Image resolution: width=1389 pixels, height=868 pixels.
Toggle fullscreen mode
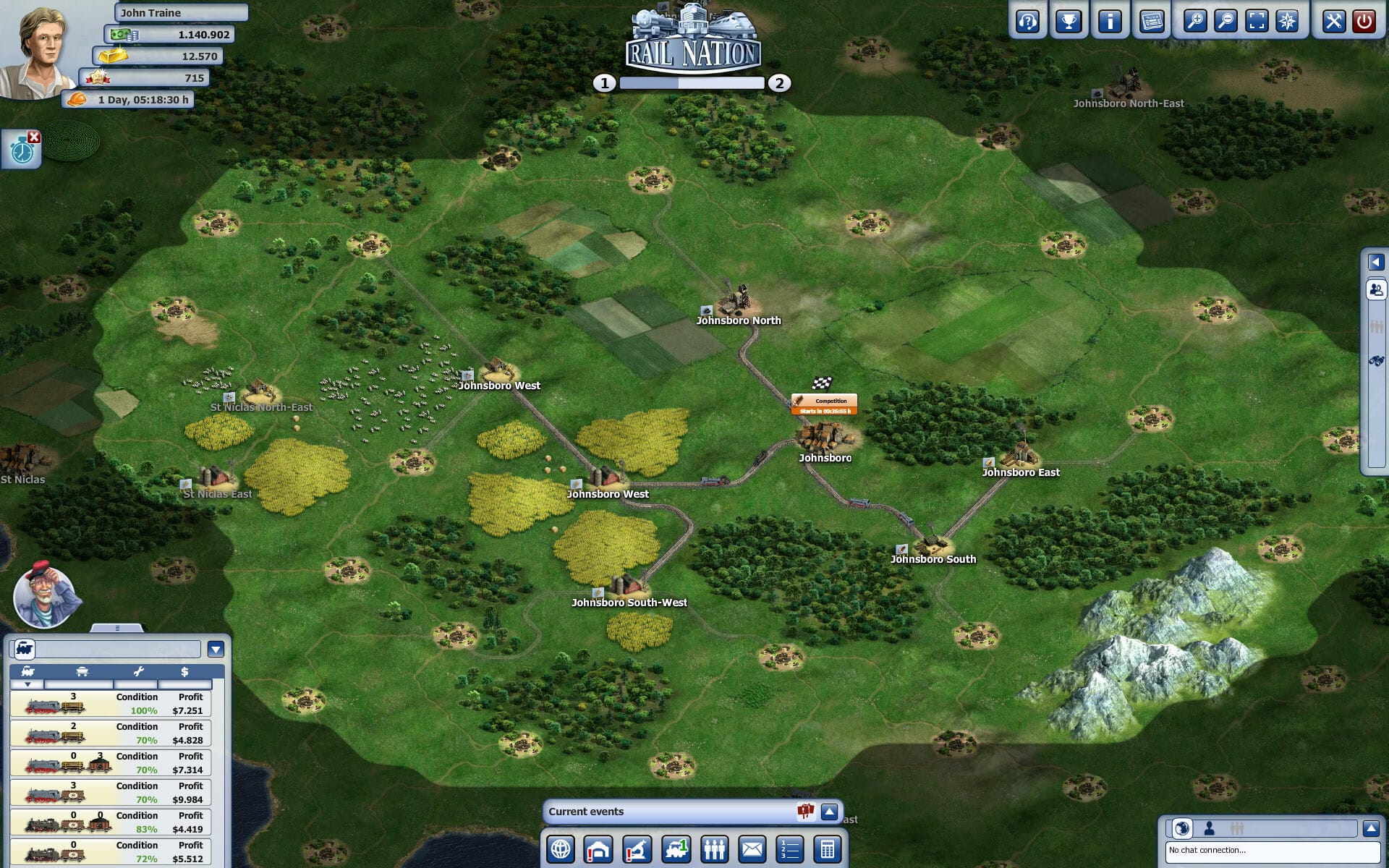[x=1257, y=21]
